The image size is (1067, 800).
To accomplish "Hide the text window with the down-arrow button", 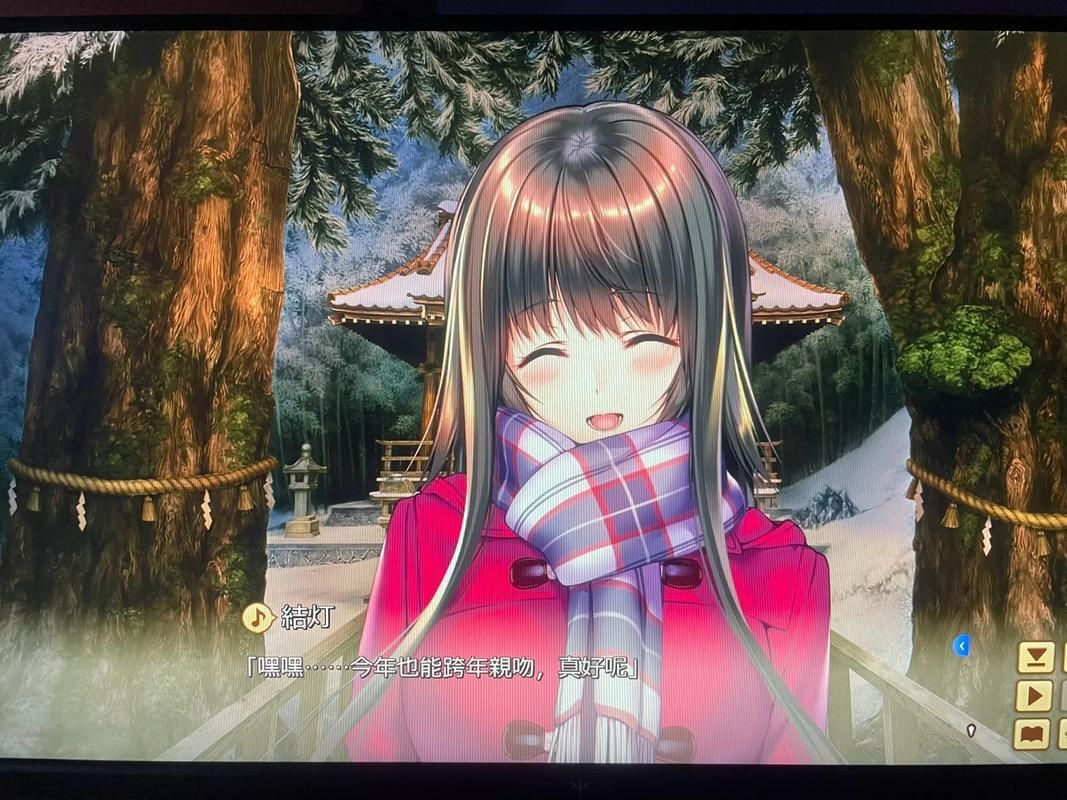I will coord(1035,657).
